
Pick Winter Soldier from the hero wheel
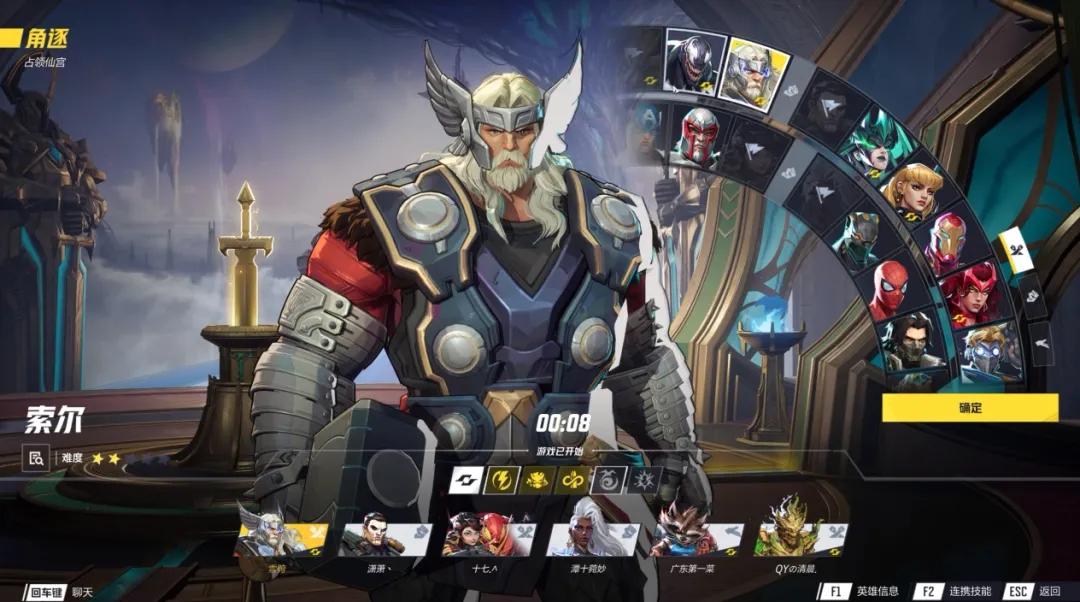[x=912, y=345]
